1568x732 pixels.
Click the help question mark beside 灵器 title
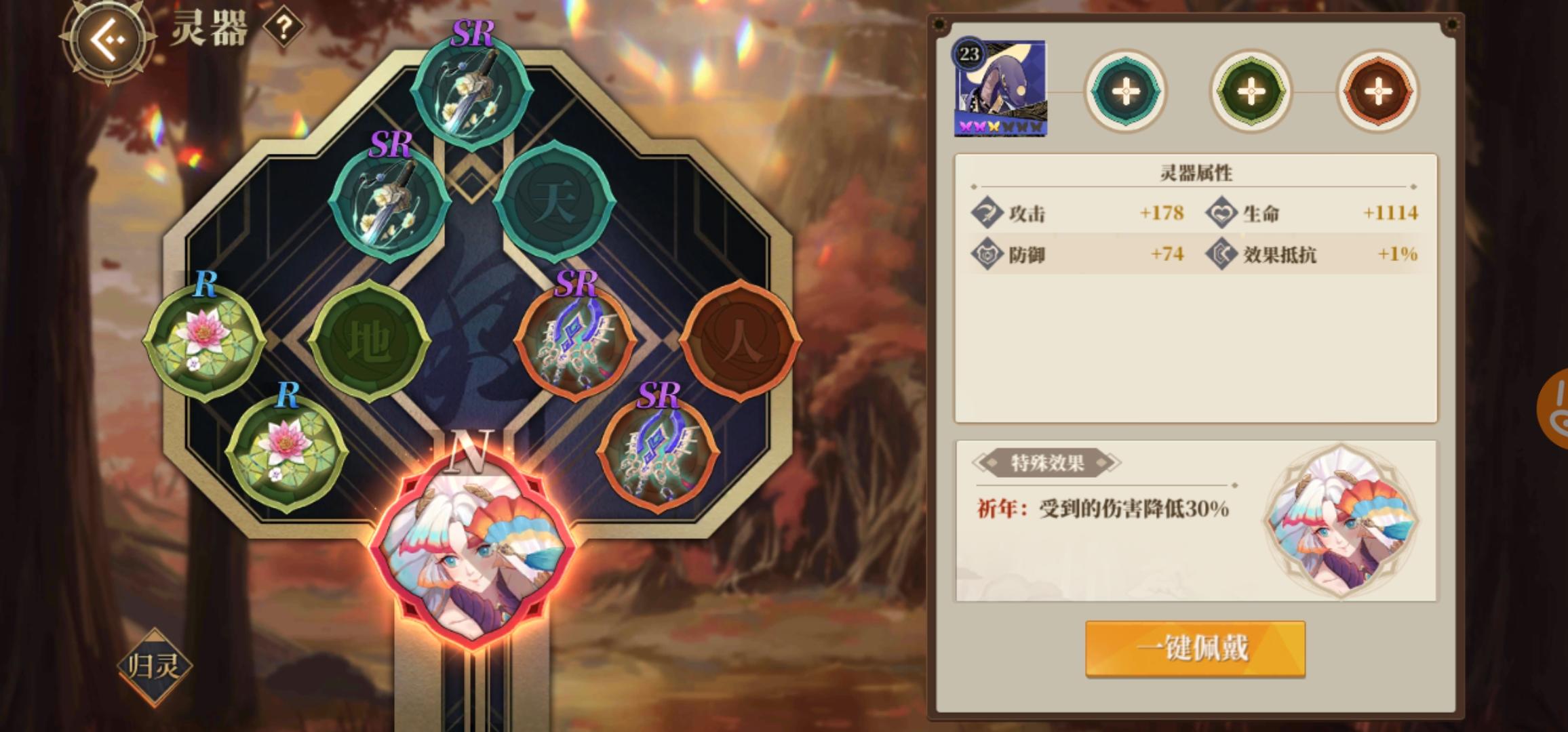click(284, 28)
